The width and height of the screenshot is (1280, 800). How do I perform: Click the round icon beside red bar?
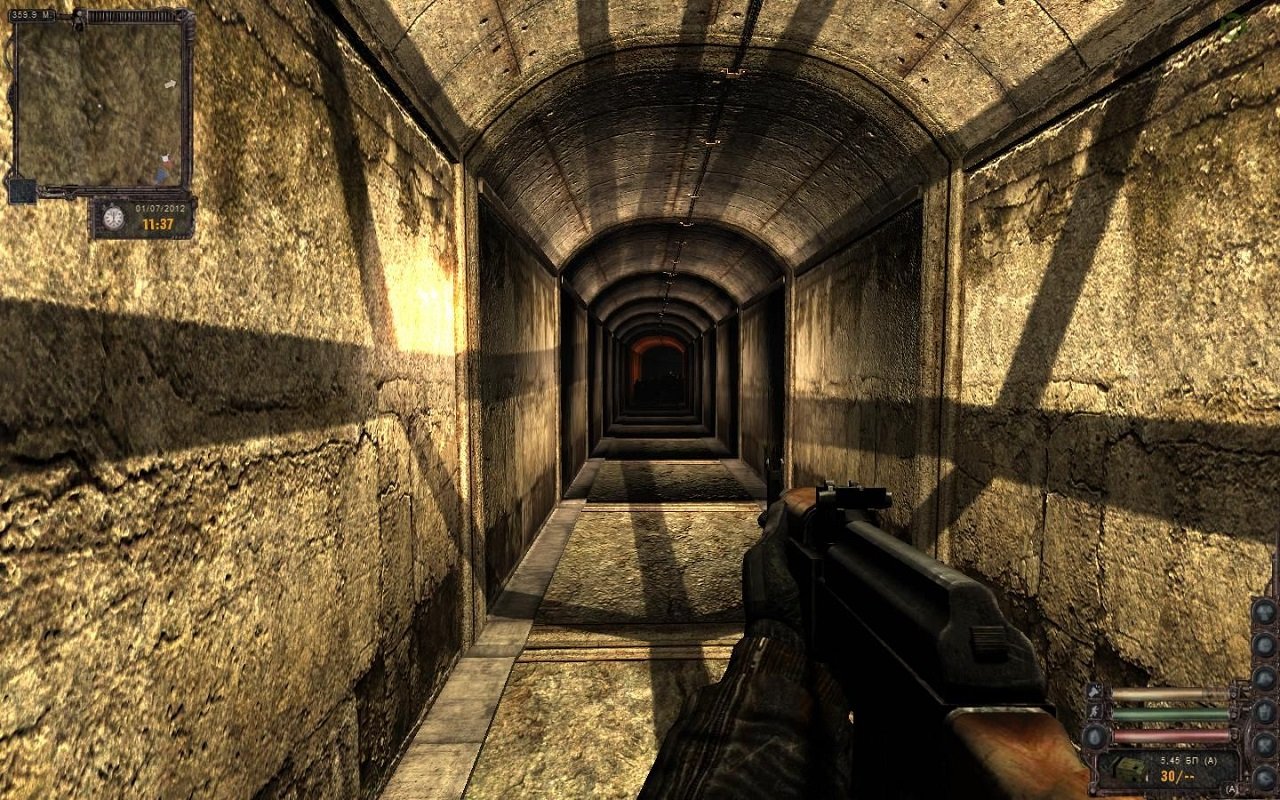tap(1095, 736)
